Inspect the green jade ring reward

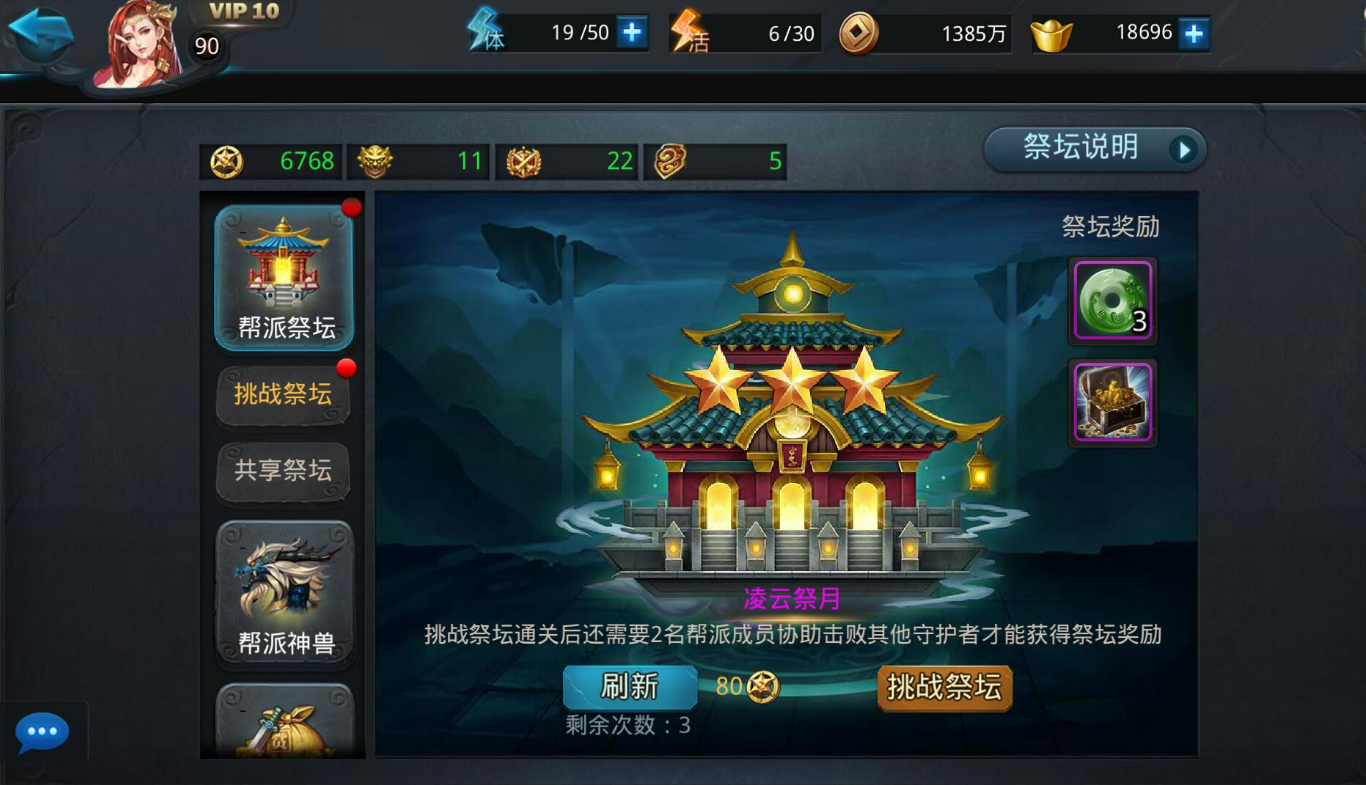1112,300
